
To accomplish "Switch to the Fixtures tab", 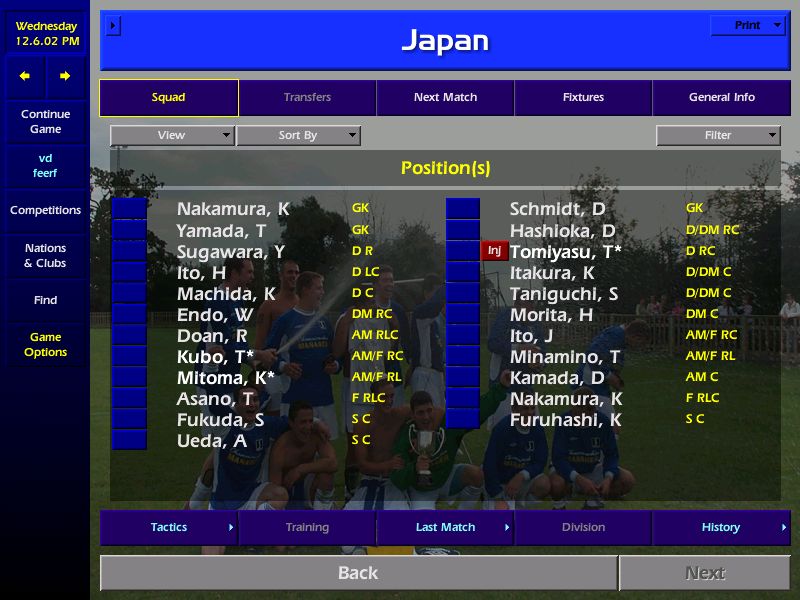I will tap(583, 98).
